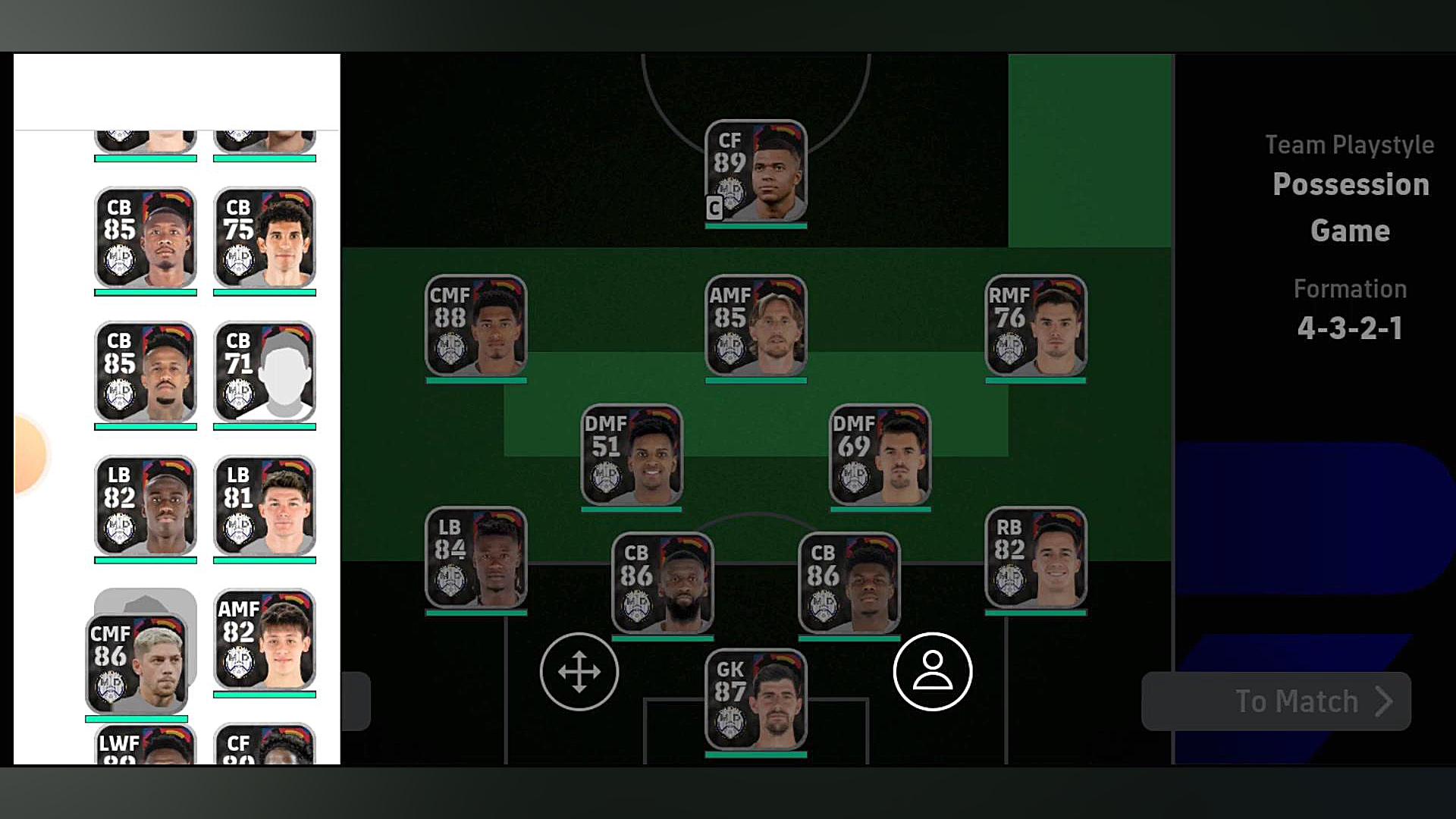Select the AMF 82 substitute card
The image size is (1456, 819).
pyautogui.click(x=265, y=640)
